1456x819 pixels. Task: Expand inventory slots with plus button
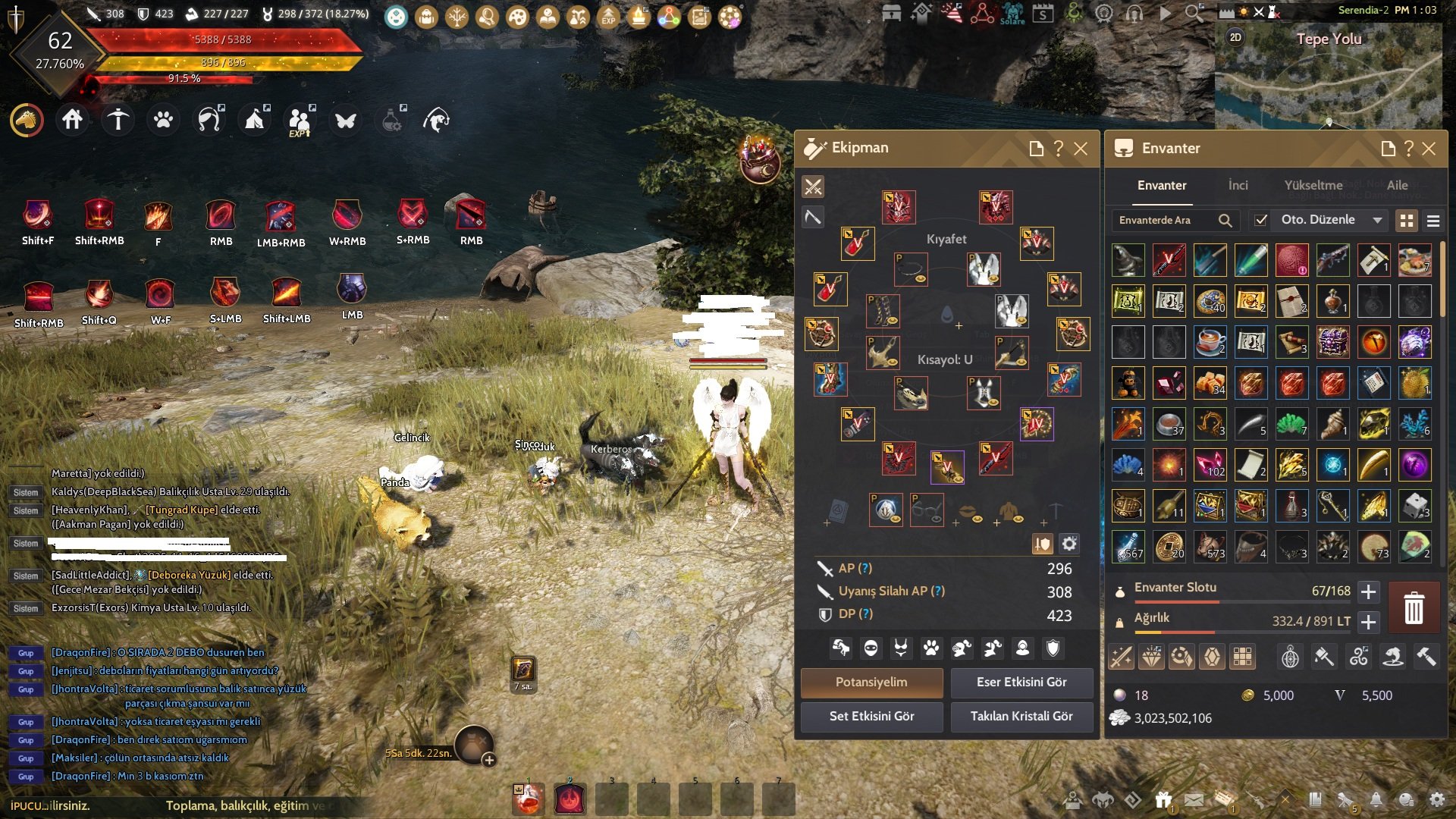(1368, 591)
